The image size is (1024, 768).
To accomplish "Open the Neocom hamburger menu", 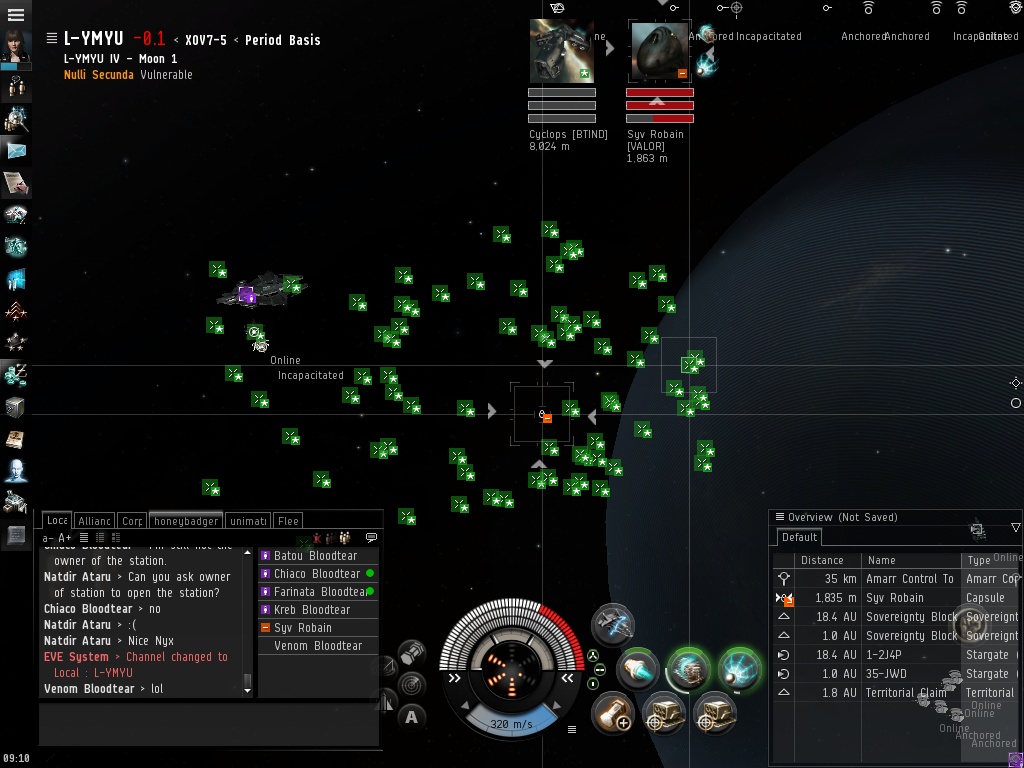I will point(16,15).
